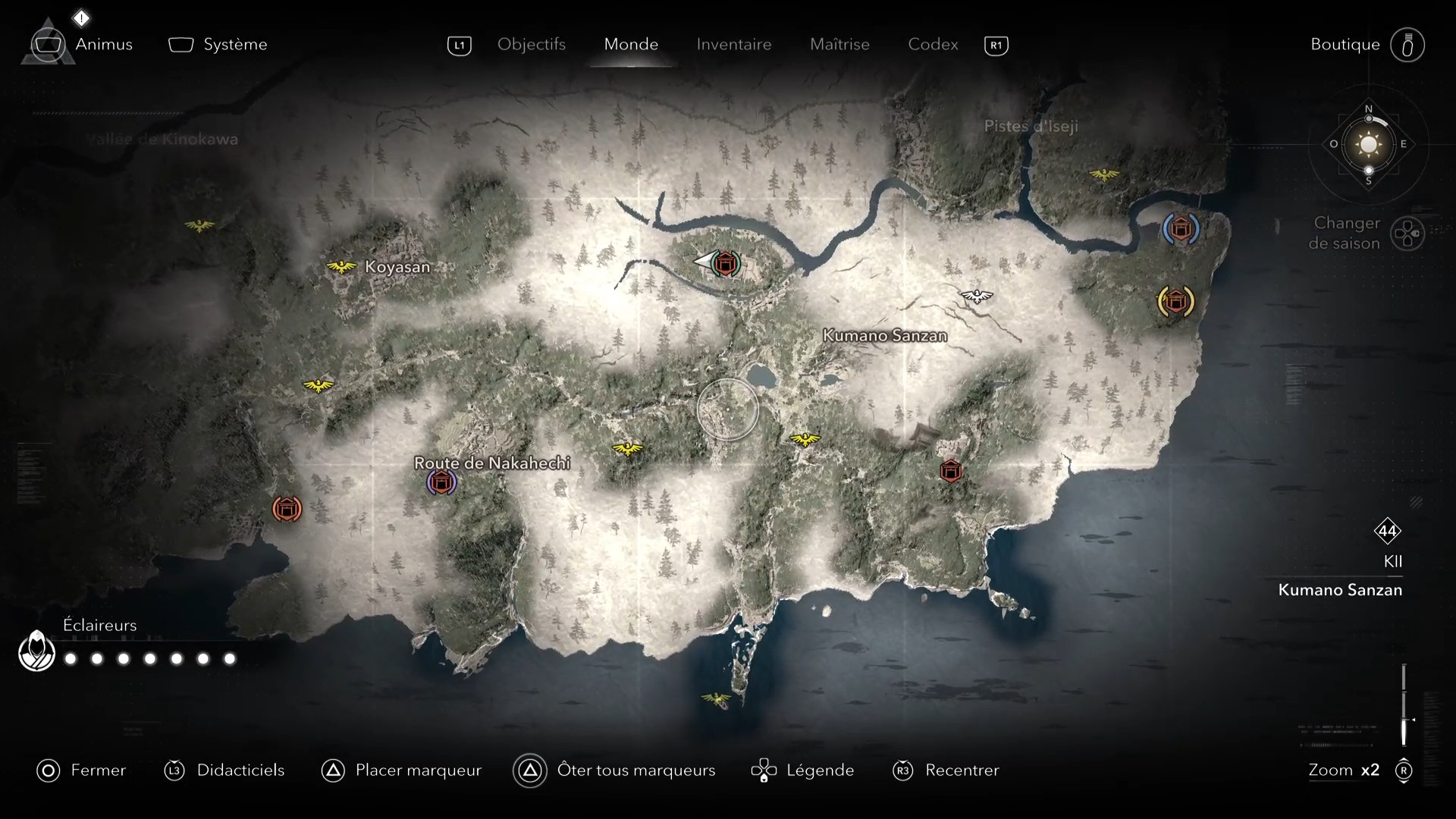1456x819 pixels.
Task: Click the white eagle icon near Kumano Sanzan
Action: click(x=977, y=297)
